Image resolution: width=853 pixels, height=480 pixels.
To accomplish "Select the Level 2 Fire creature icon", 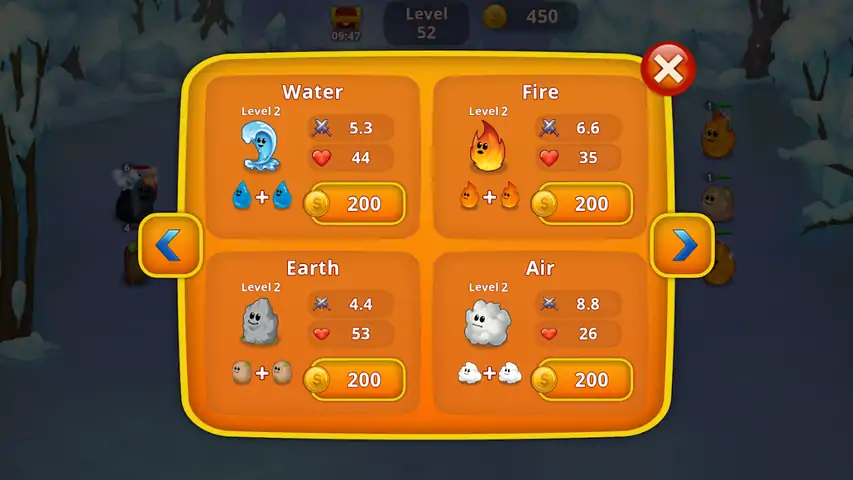I will click(489, 147).
